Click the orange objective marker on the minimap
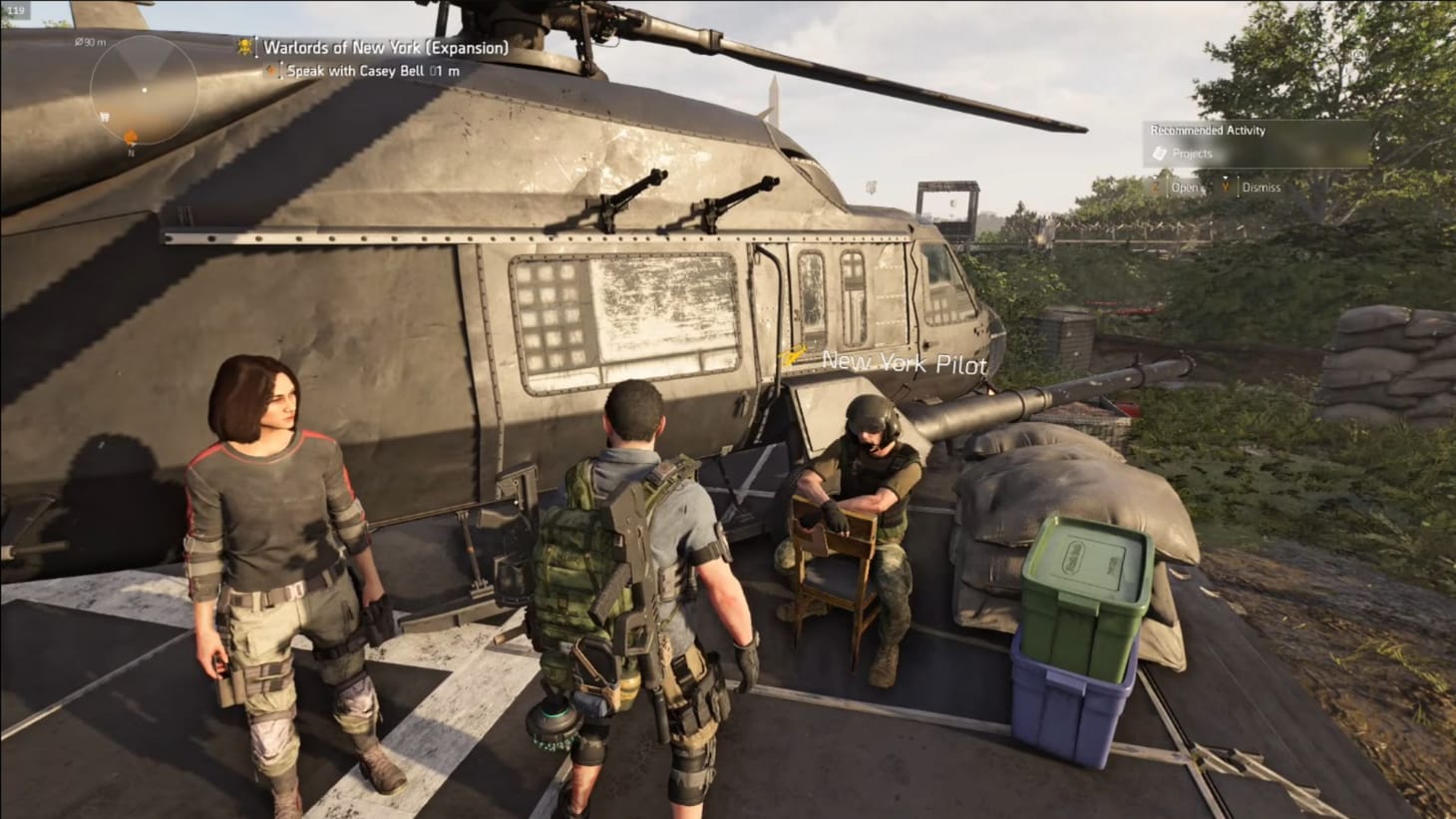Viewport: 1456px width, 819px height. point(131,137)
